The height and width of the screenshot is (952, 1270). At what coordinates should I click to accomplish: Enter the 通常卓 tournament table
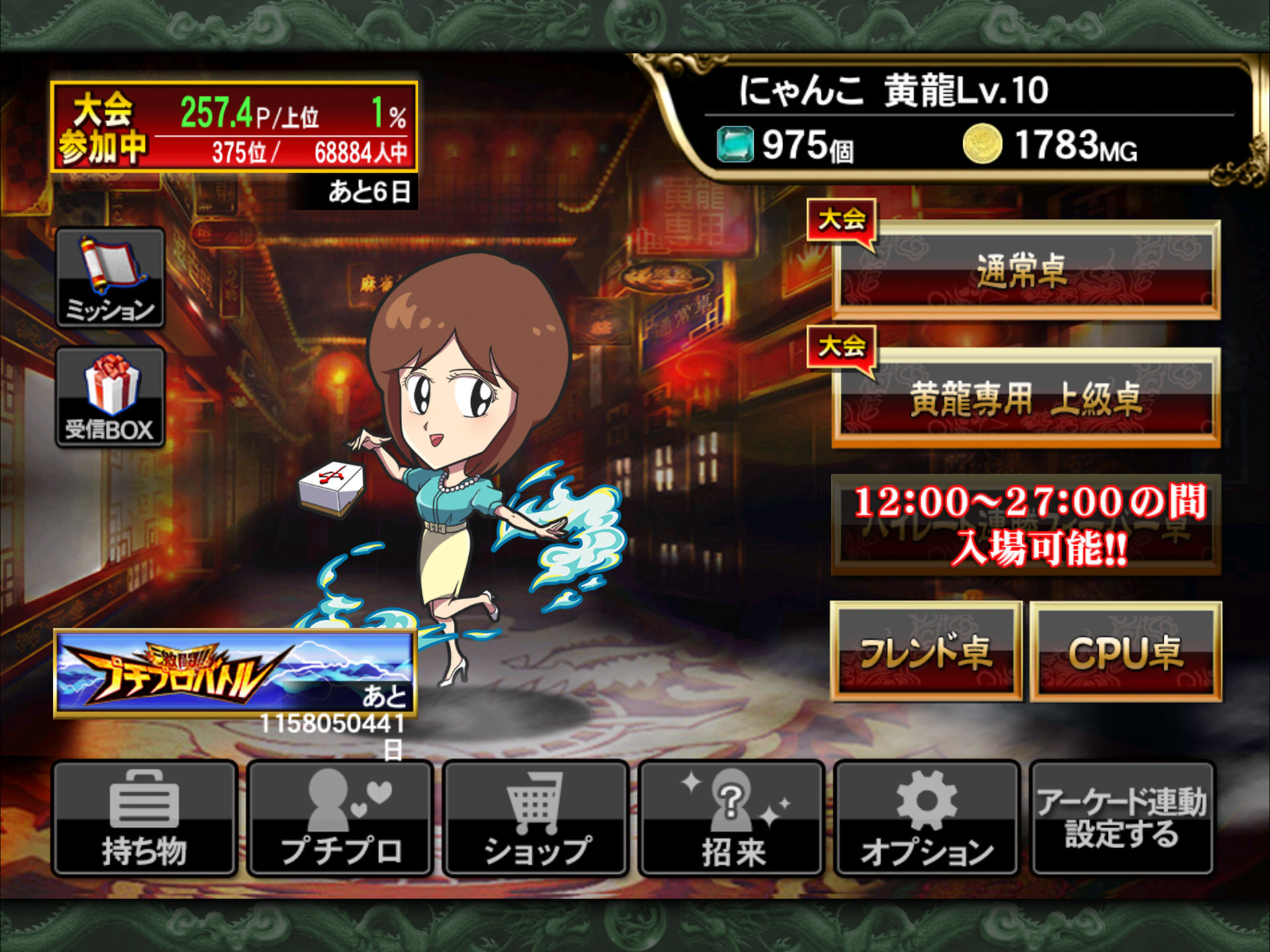pos(1025,271)
